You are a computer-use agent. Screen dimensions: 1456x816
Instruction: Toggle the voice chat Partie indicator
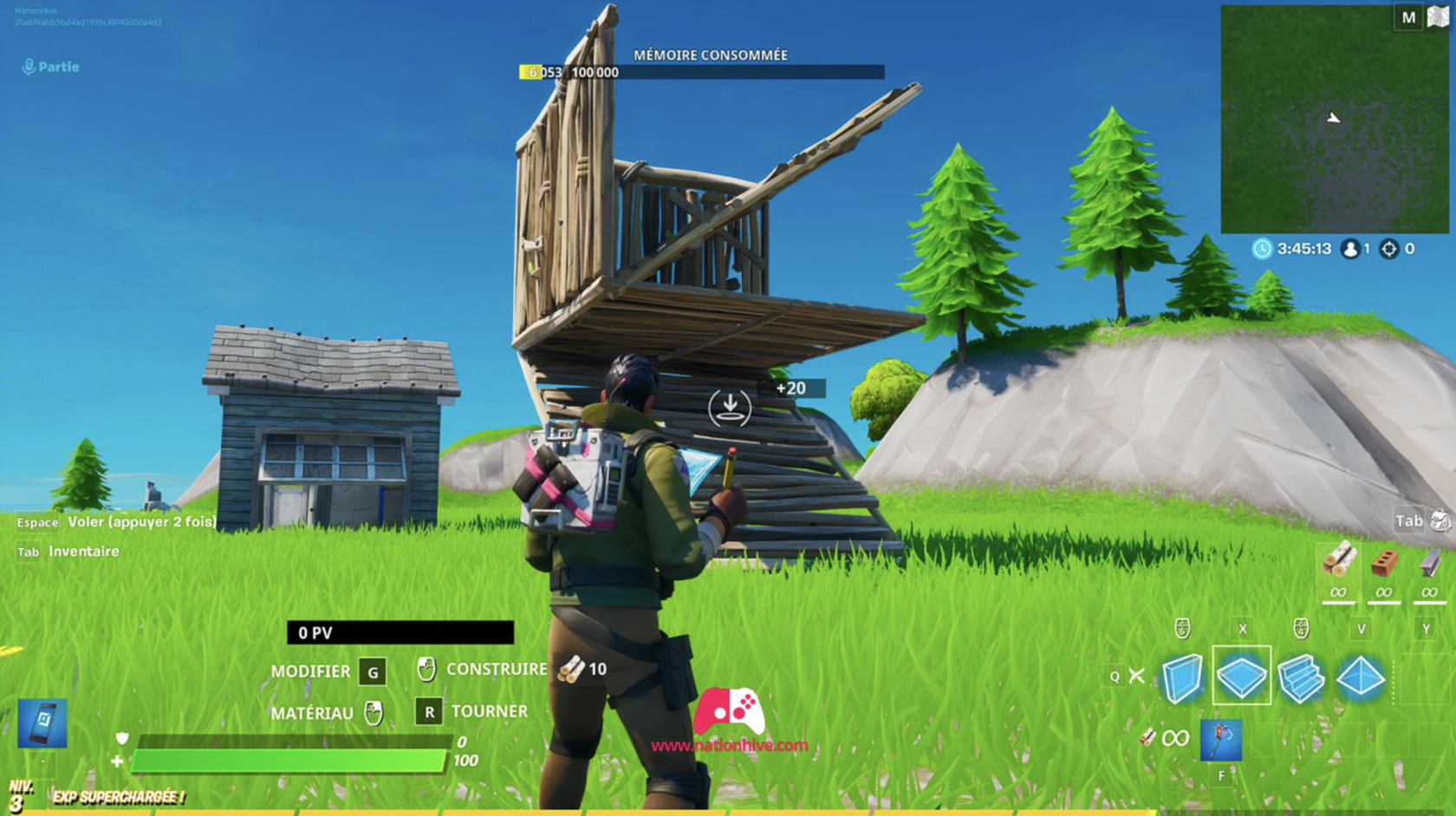pos(50,67)
